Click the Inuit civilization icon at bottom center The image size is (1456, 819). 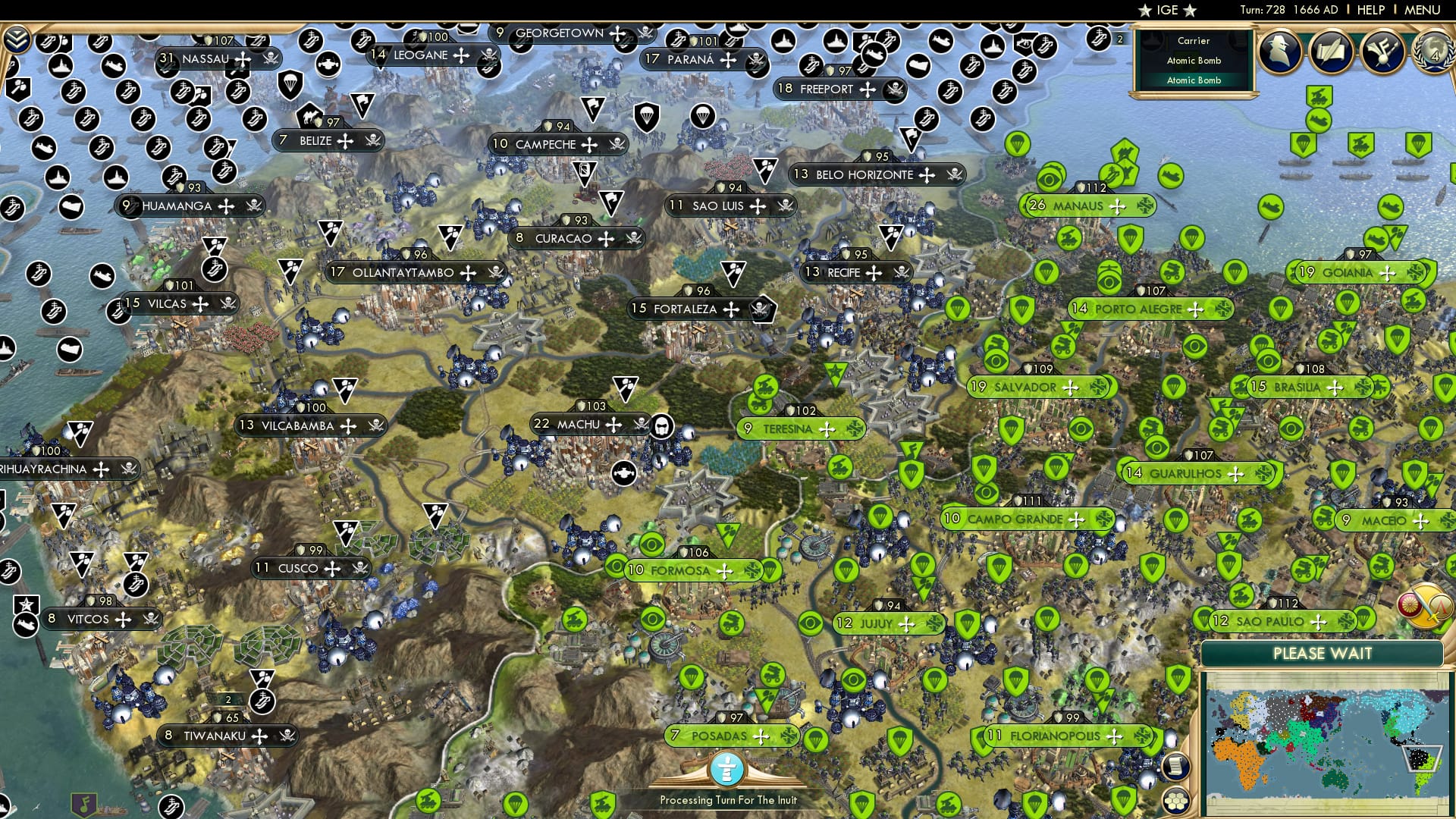click(726, 768)
